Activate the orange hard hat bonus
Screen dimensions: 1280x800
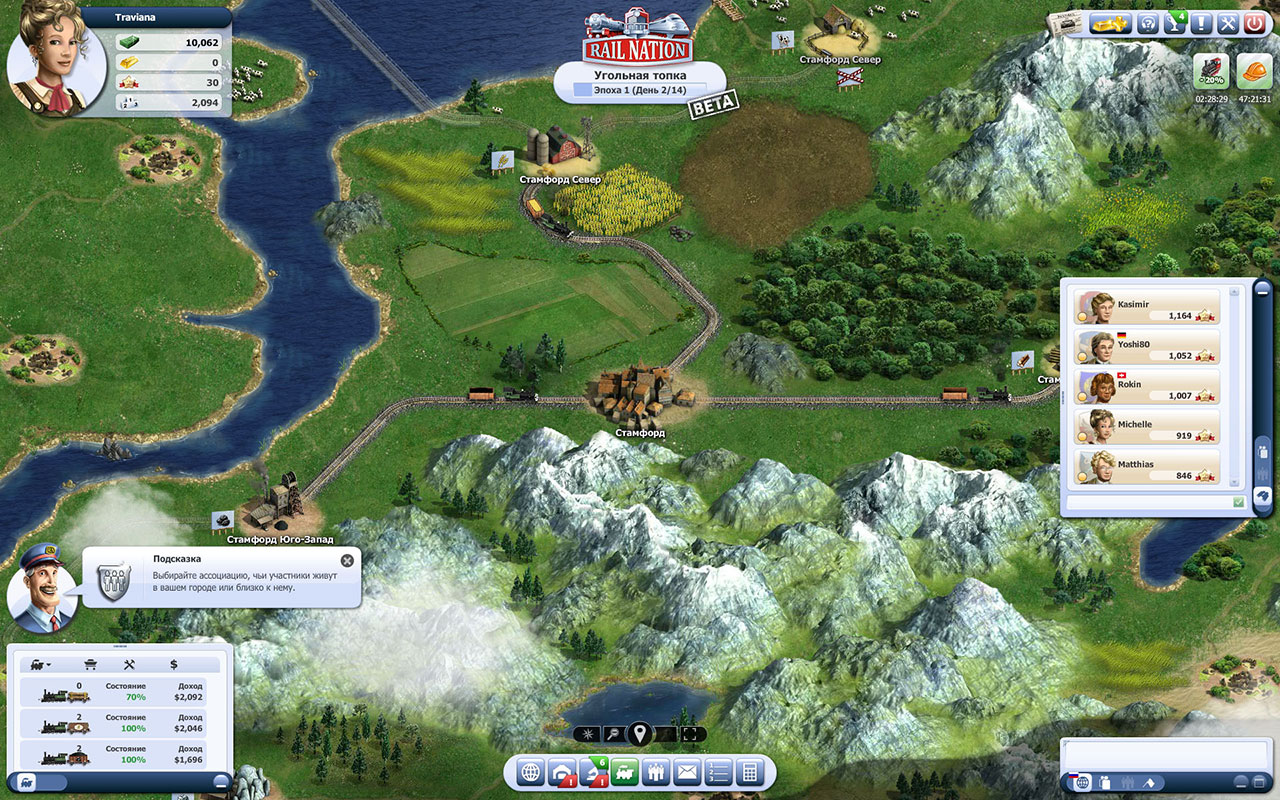1252,72
